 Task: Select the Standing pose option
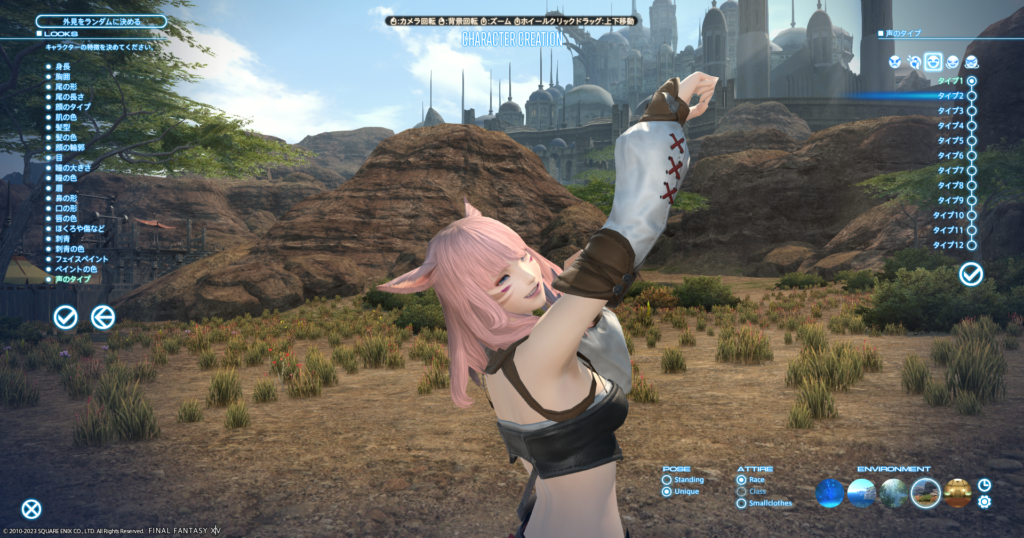click(667, 480)
